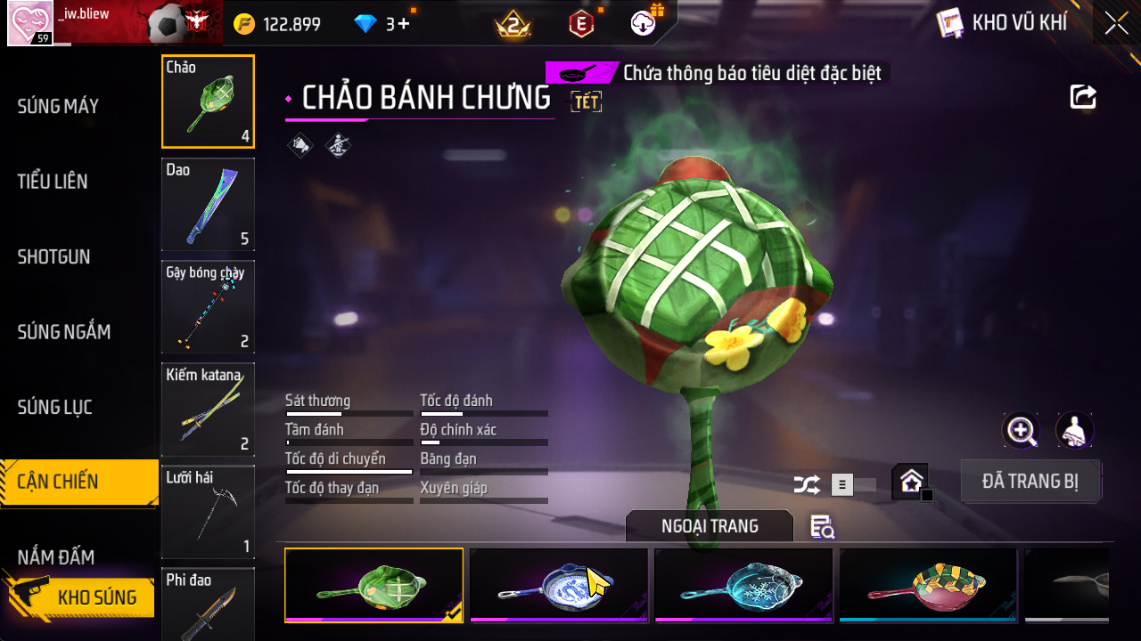
Task: Select the SHOTGUN category
Action: (x=54, y=257)
